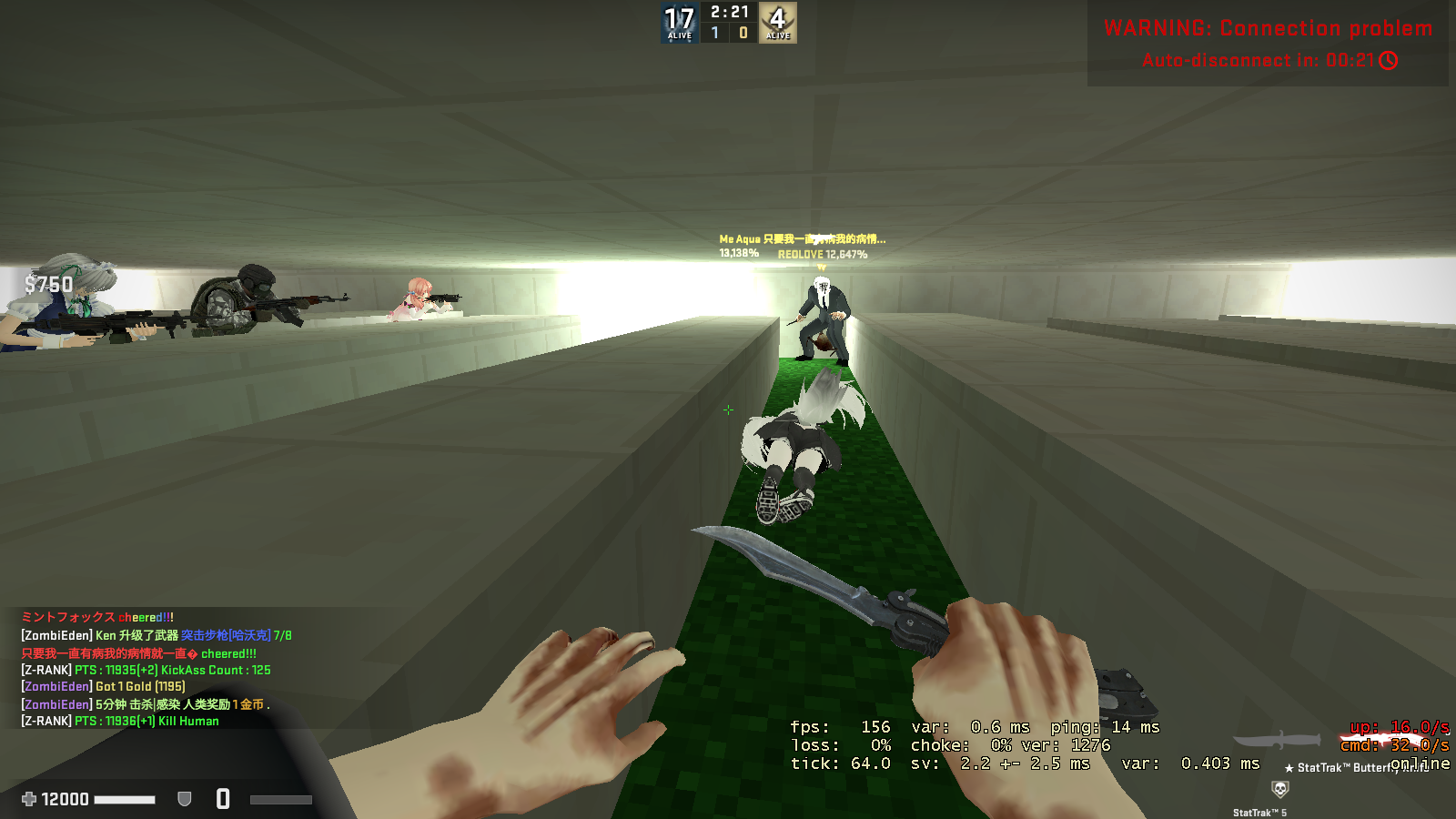The height and width of the screenshot is (819, 1456).
Task: Toggle the ALIVE counter under team score 17
Action: pyautogui.click(x=679, y=35)
